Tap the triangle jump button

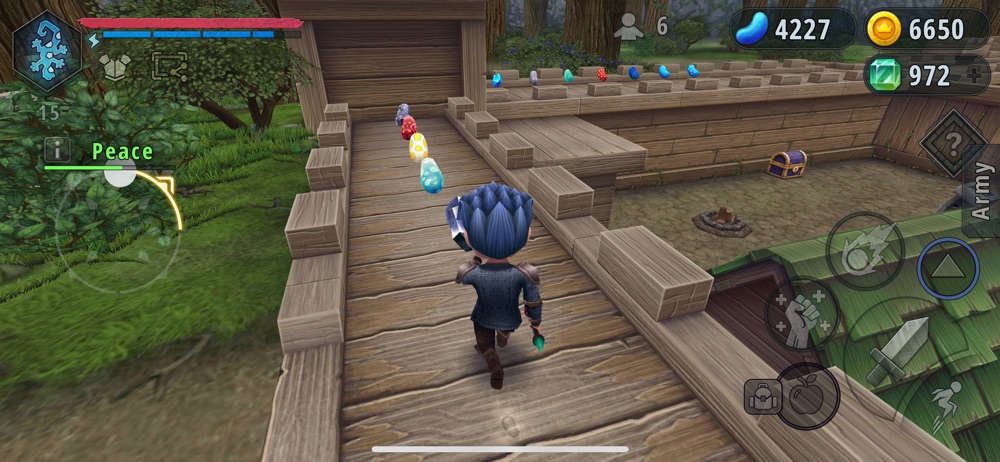click(x=948, y=268)
